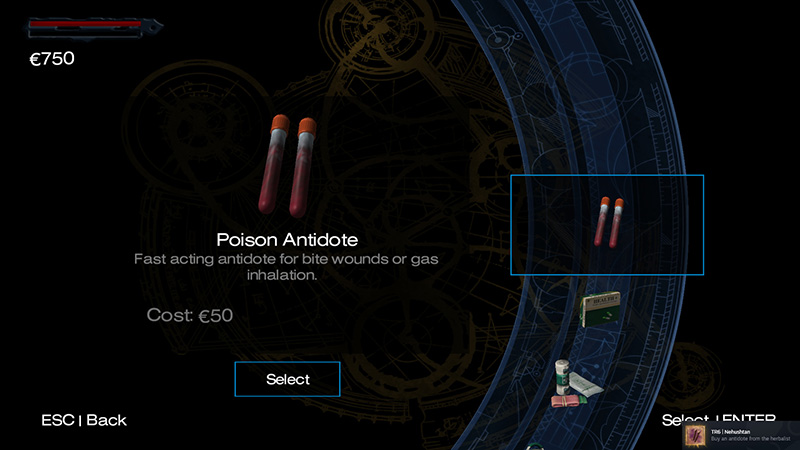Image resolution: width=800 pixels, height=450 pixels.
Task: Open the Nehushtan achievement notification
Action: coord(741,435)
